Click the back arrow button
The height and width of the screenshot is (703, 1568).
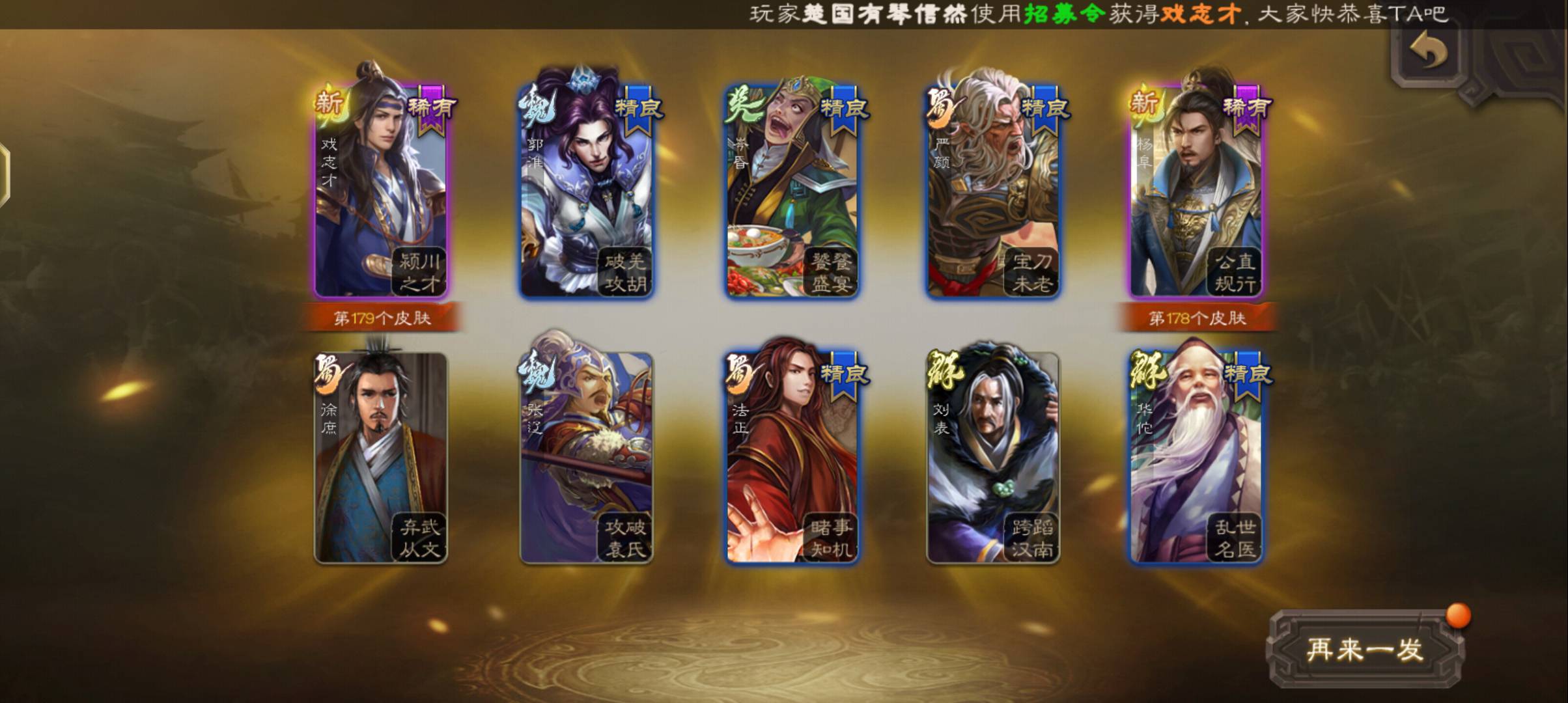[x=1429, y=51]
